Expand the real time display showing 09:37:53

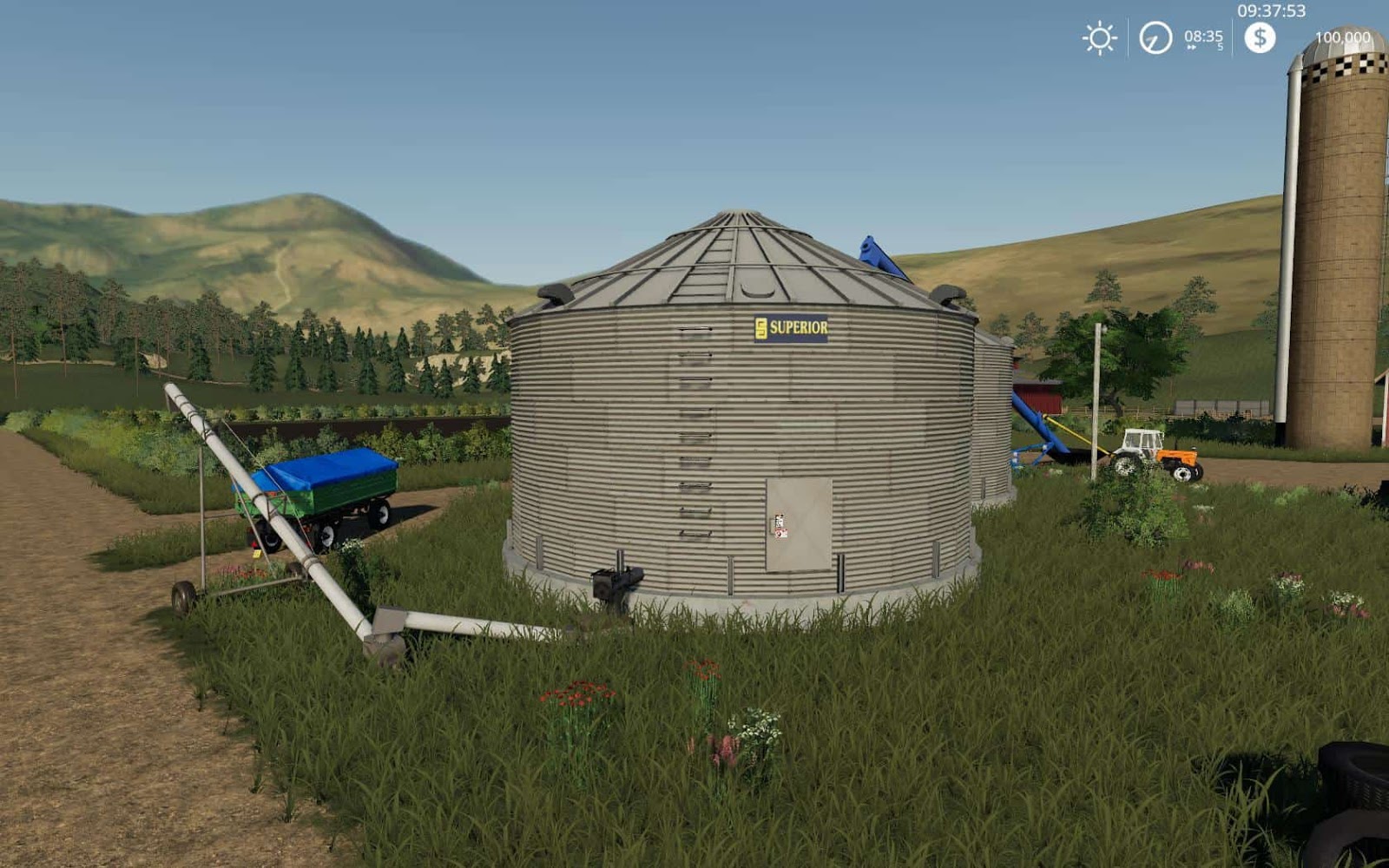coord(1272,10)
